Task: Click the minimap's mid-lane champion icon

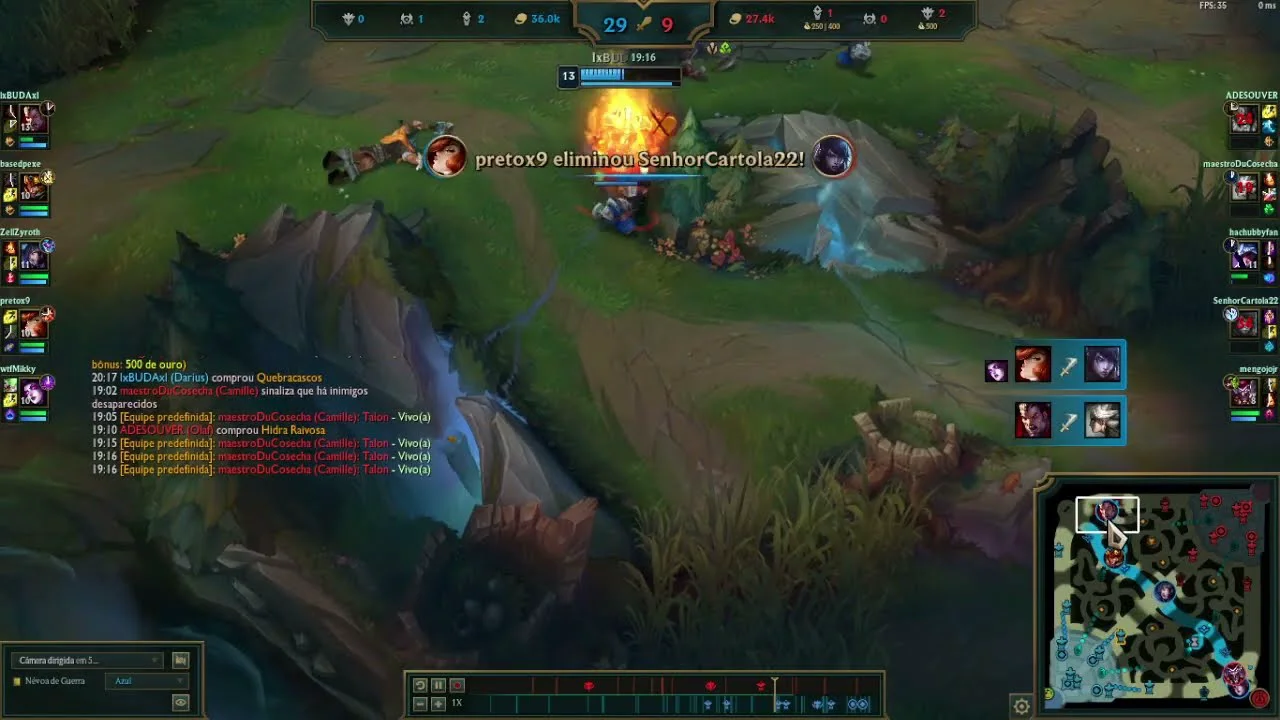Action: 1165,592
